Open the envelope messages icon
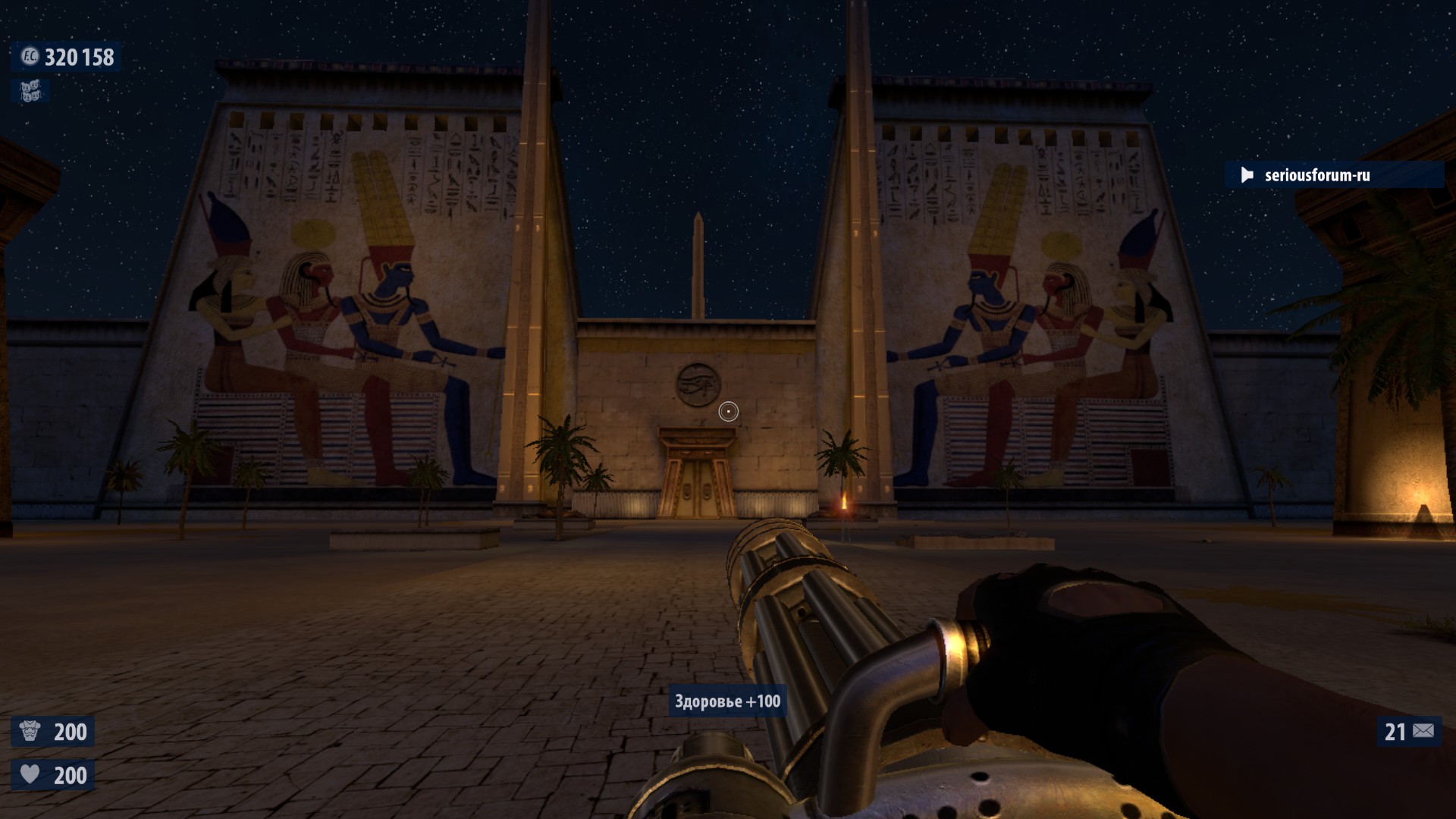 click(1423, 731)
